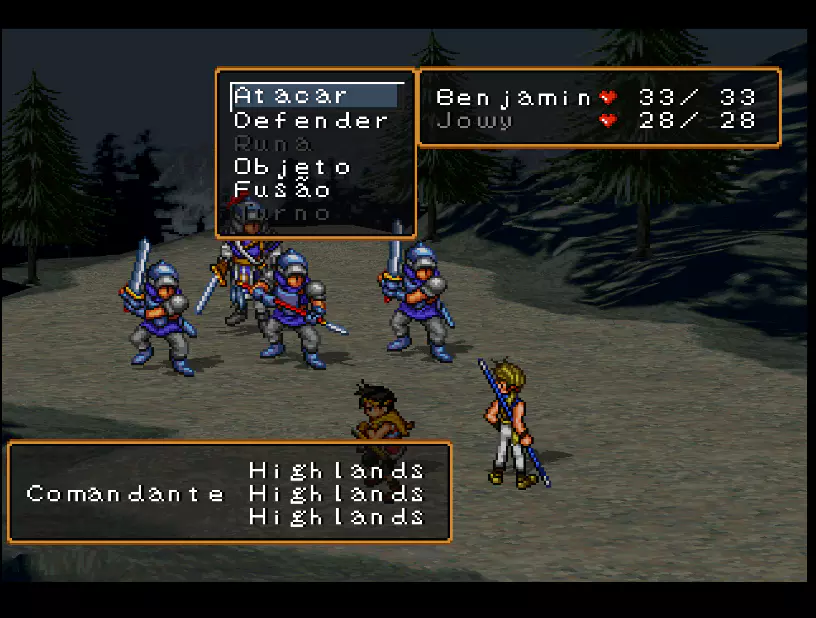Open the Objeto item command
Screen dimensions: 816x618
point(292,167)
